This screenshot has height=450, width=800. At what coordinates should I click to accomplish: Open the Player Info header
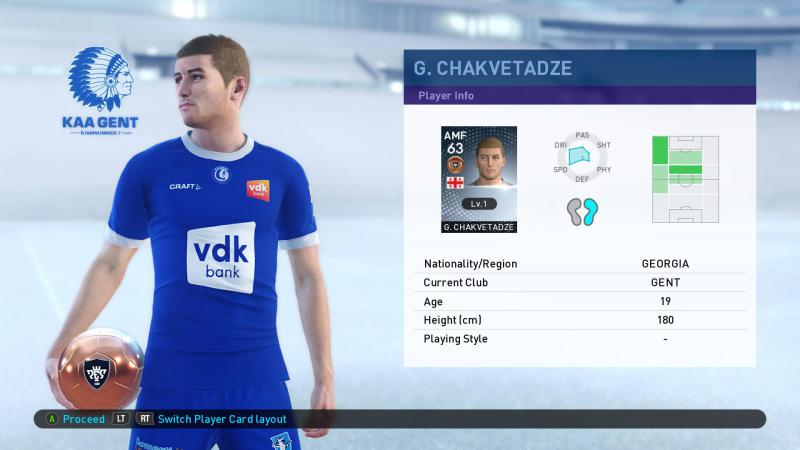point(579,96)
